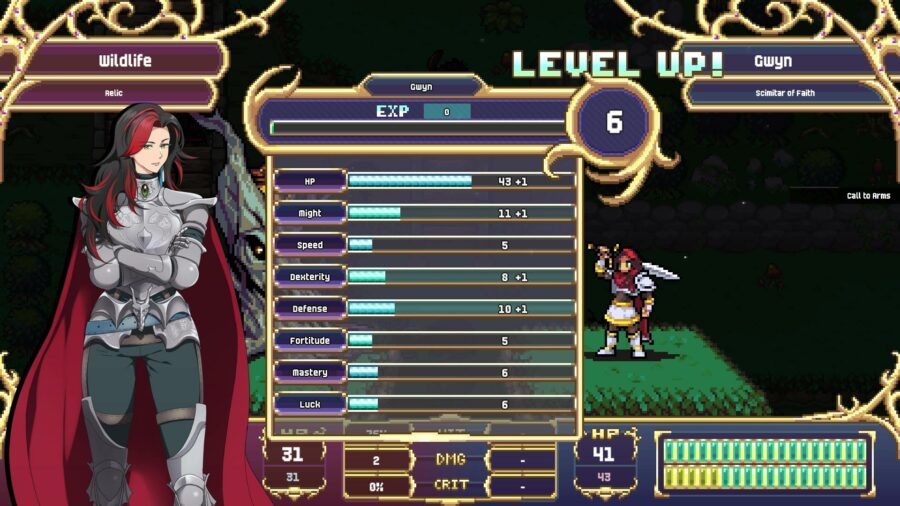Pick the Fortitude stat label
Viewport: 900px width, 506px height.
(x=310, y=341)
